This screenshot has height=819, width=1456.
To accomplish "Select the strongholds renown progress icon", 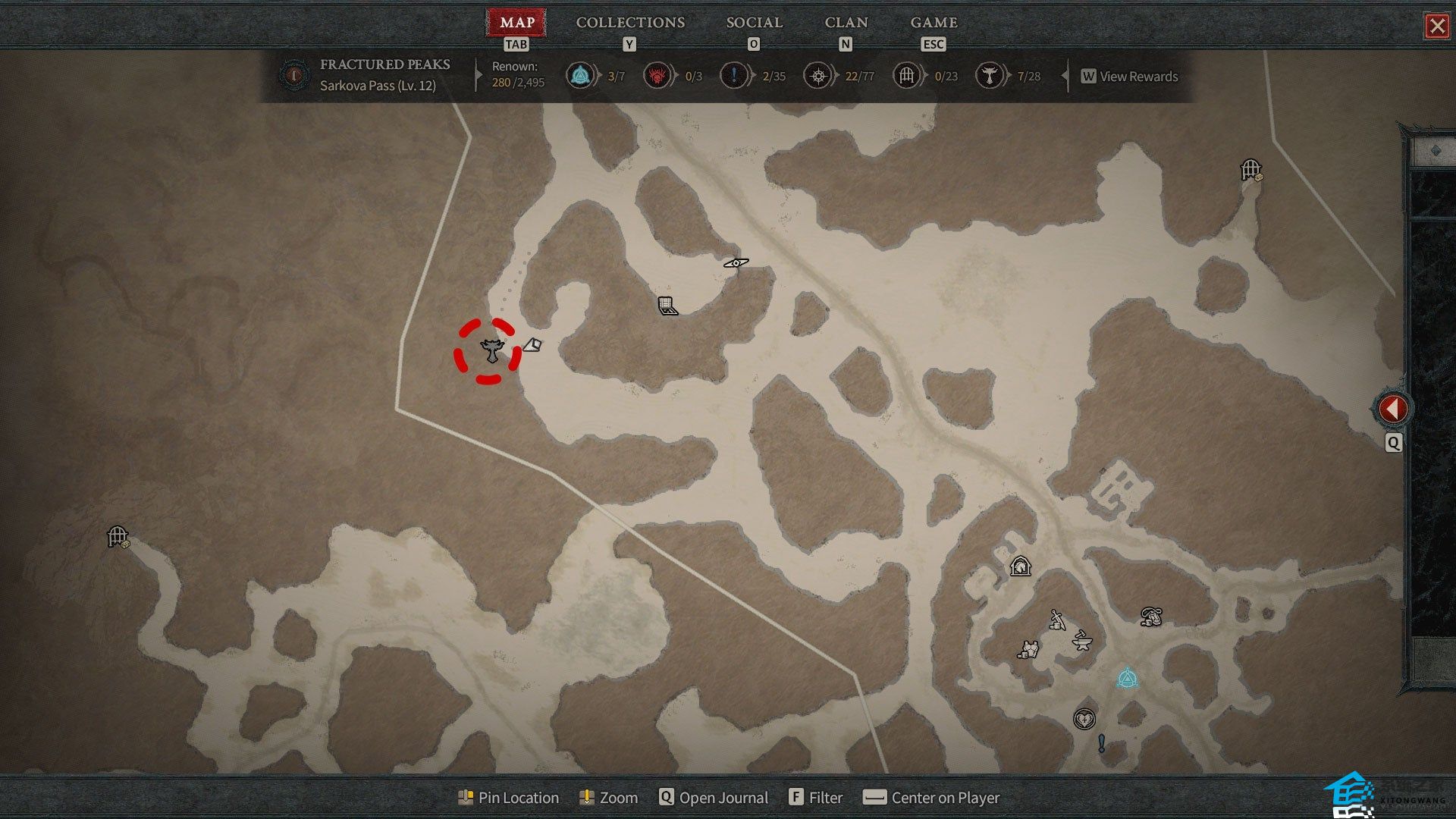I will click(x=657, y=76).
